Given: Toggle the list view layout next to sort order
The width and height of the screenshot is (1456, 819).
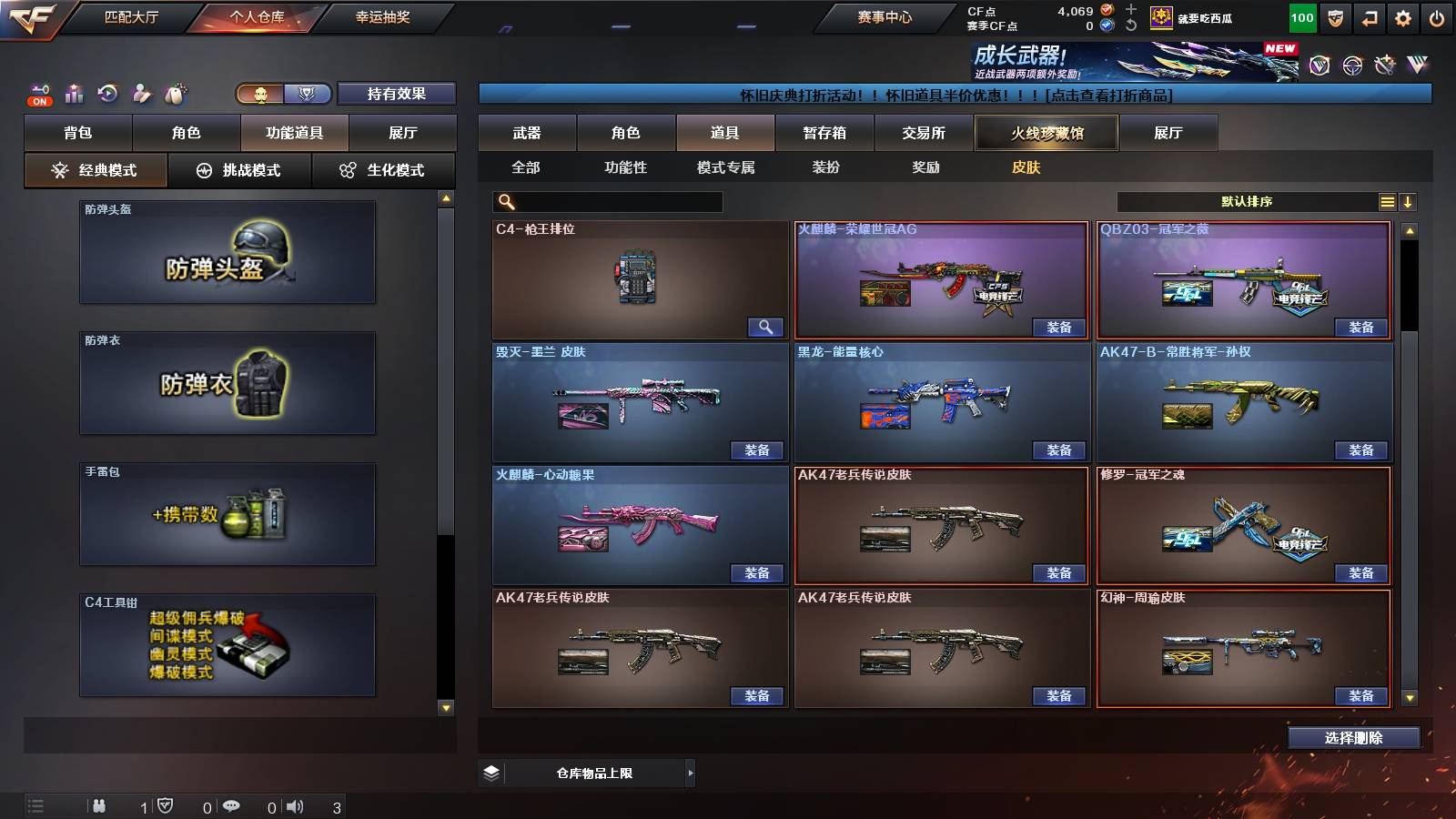Looking at the screenshot, I should click(1387, 202).
